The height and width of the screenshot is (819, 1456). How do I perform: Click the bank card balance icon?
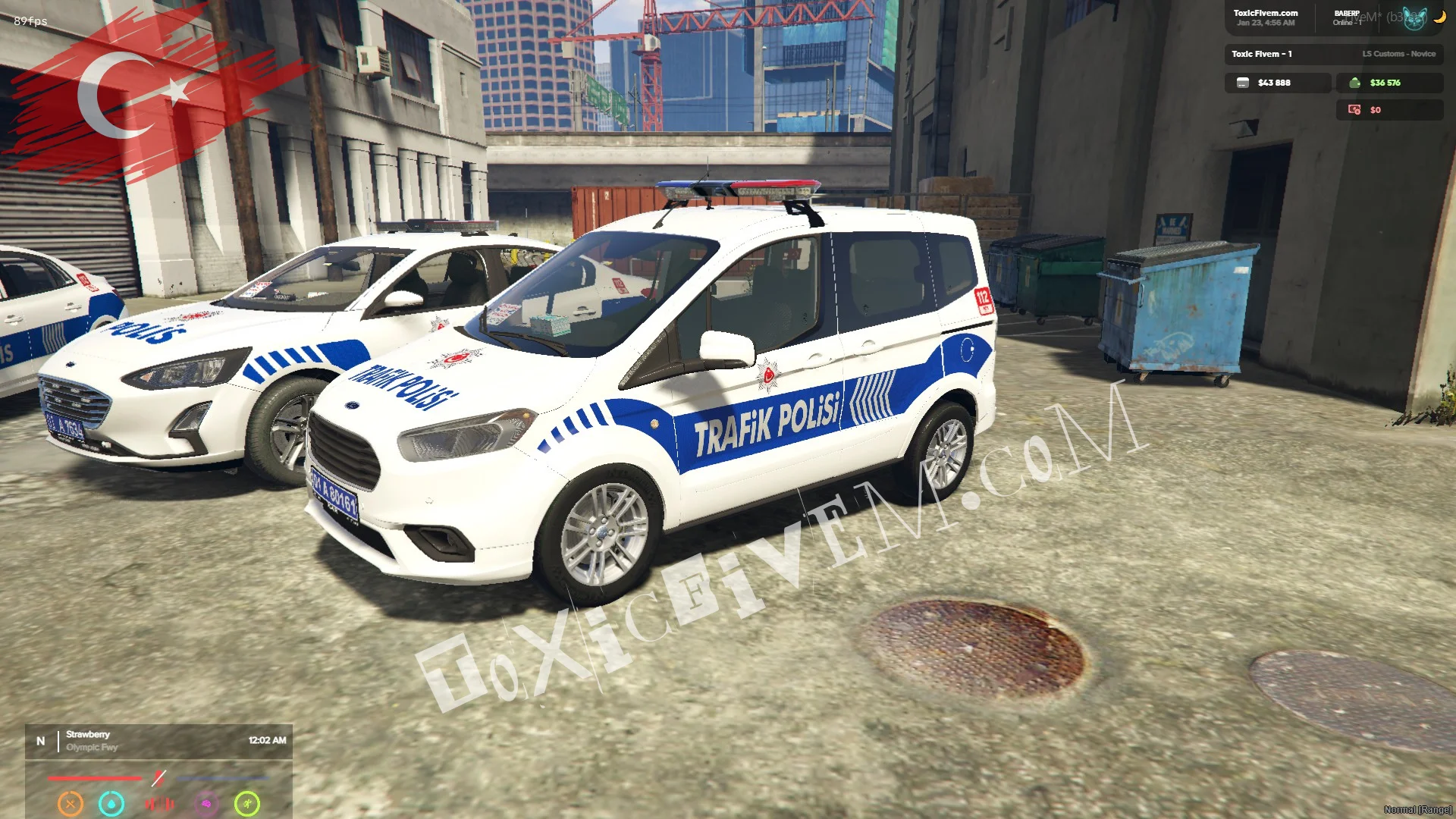click(x=1243, y=83)
